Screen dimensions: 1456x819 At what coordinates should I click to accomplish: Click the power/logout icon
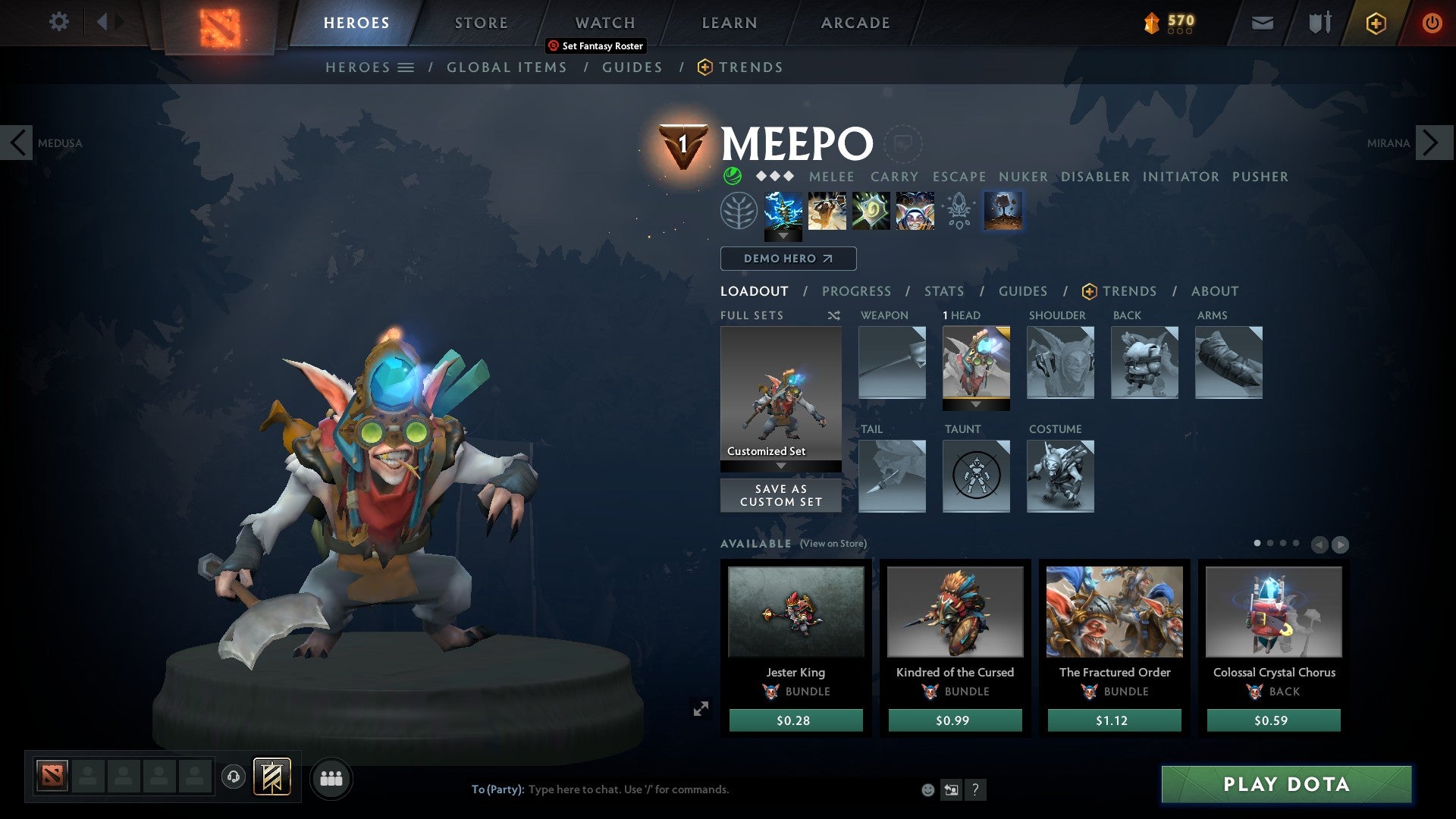1432,23
